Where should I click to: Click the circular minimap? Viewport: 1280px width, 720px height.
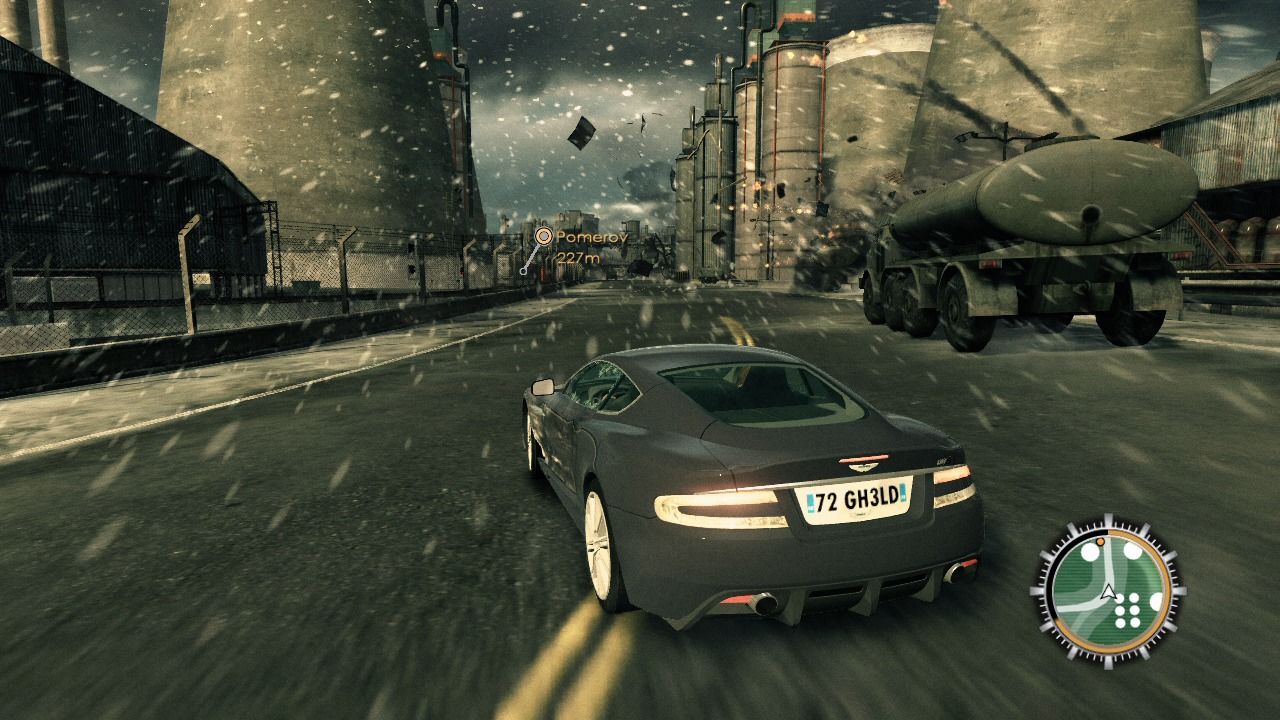[x=1107, y=589]
